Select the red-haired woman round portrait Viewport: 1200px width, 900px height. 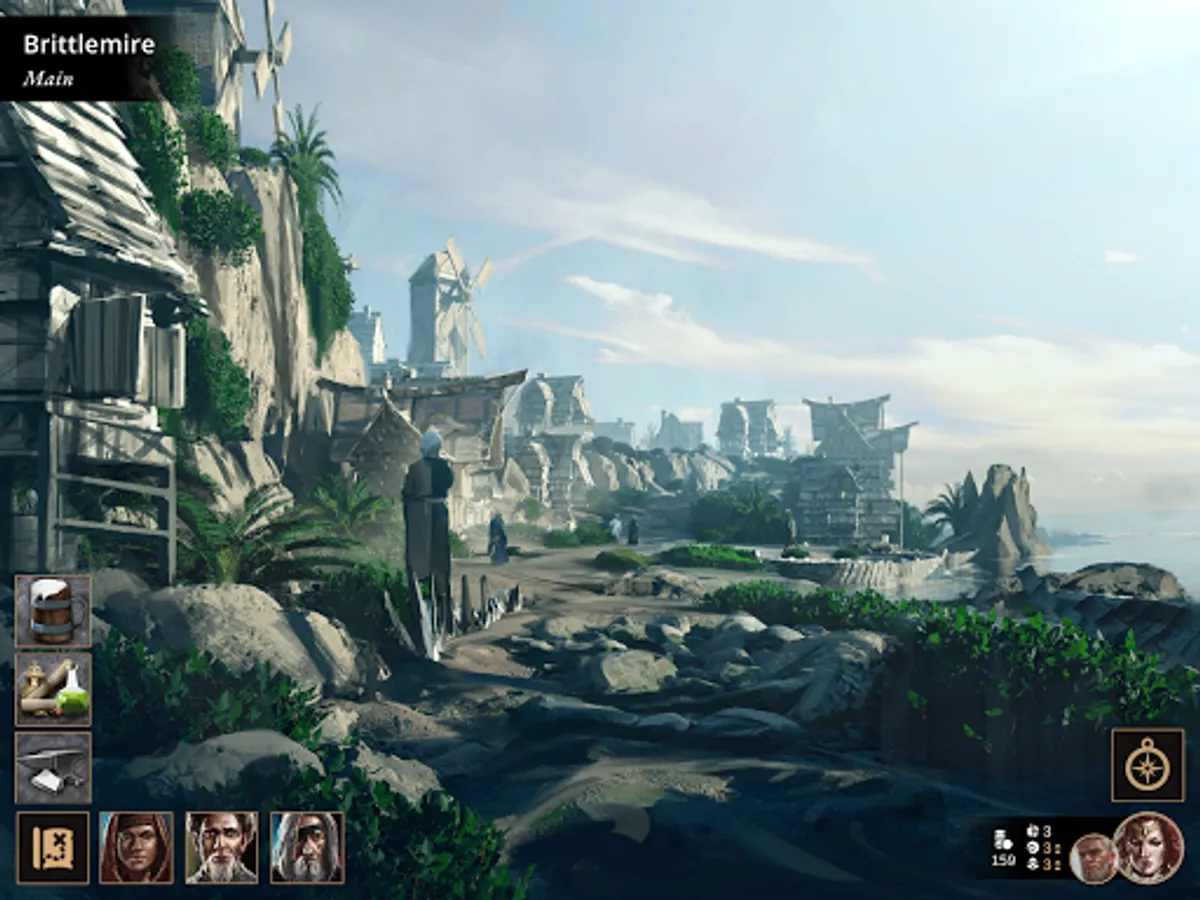click(1149, 847)
